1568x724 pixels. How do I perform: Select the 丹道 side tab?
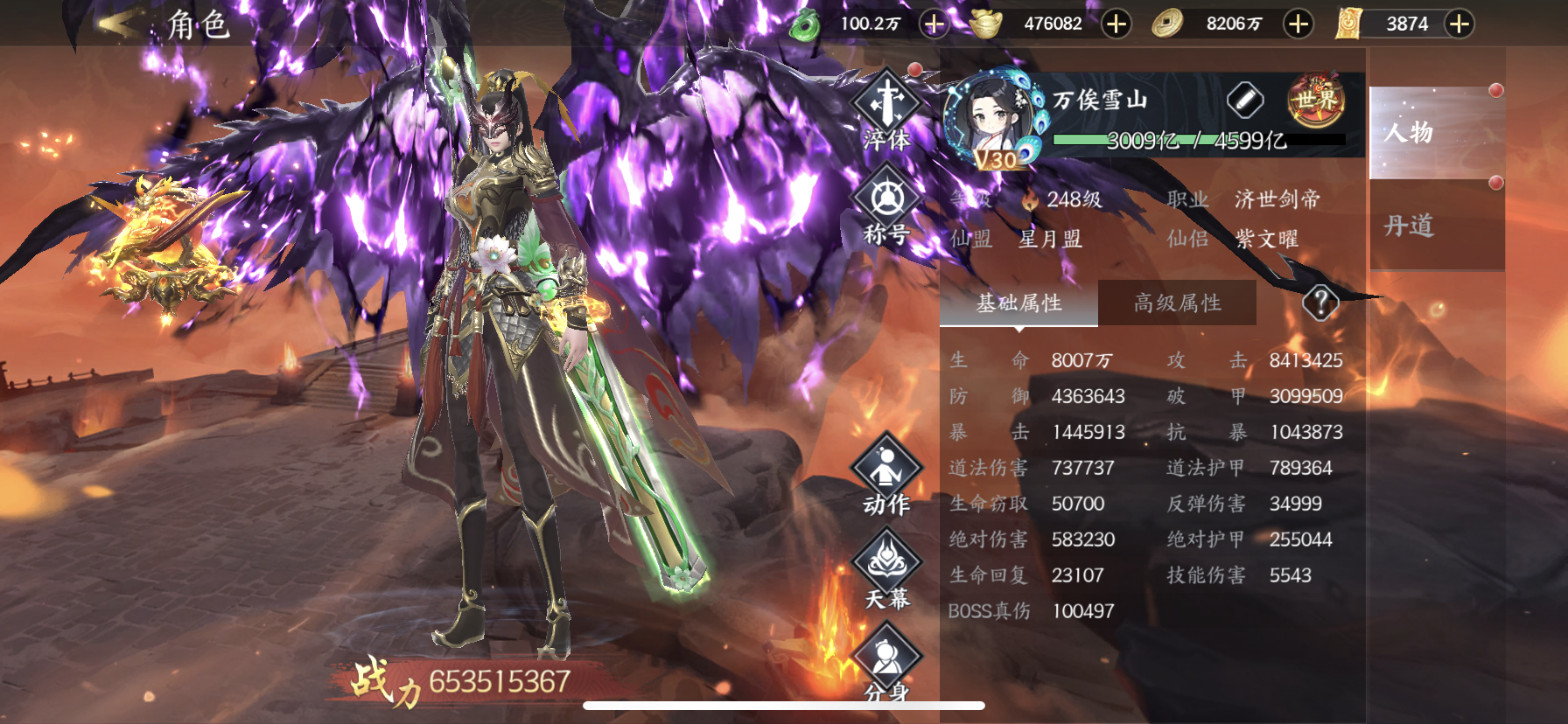pyautogui.click(x=1436, y=226)
